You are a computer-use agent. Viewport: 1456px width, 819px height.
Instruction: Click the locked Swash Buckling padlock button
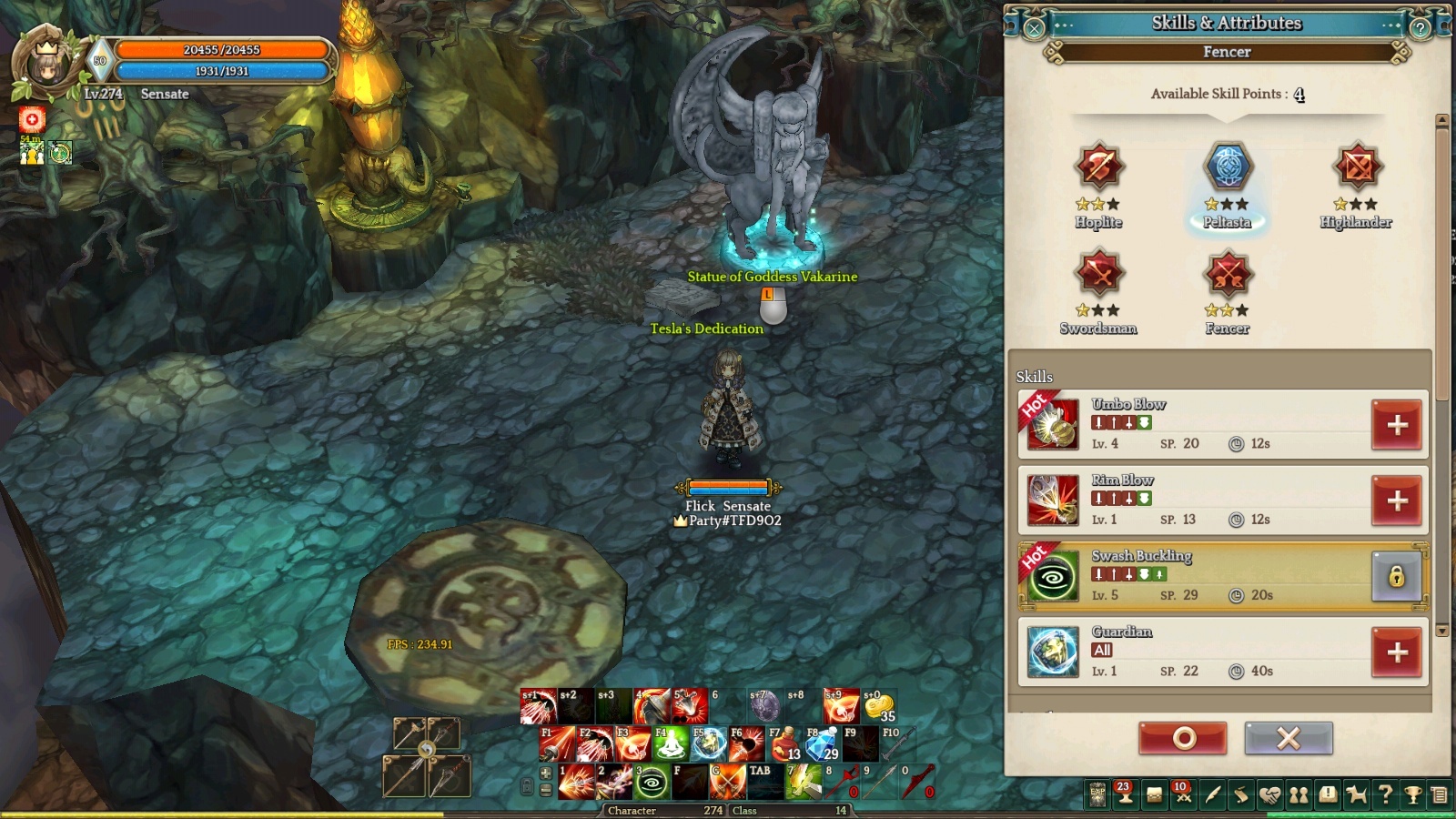click(1397, 576)
